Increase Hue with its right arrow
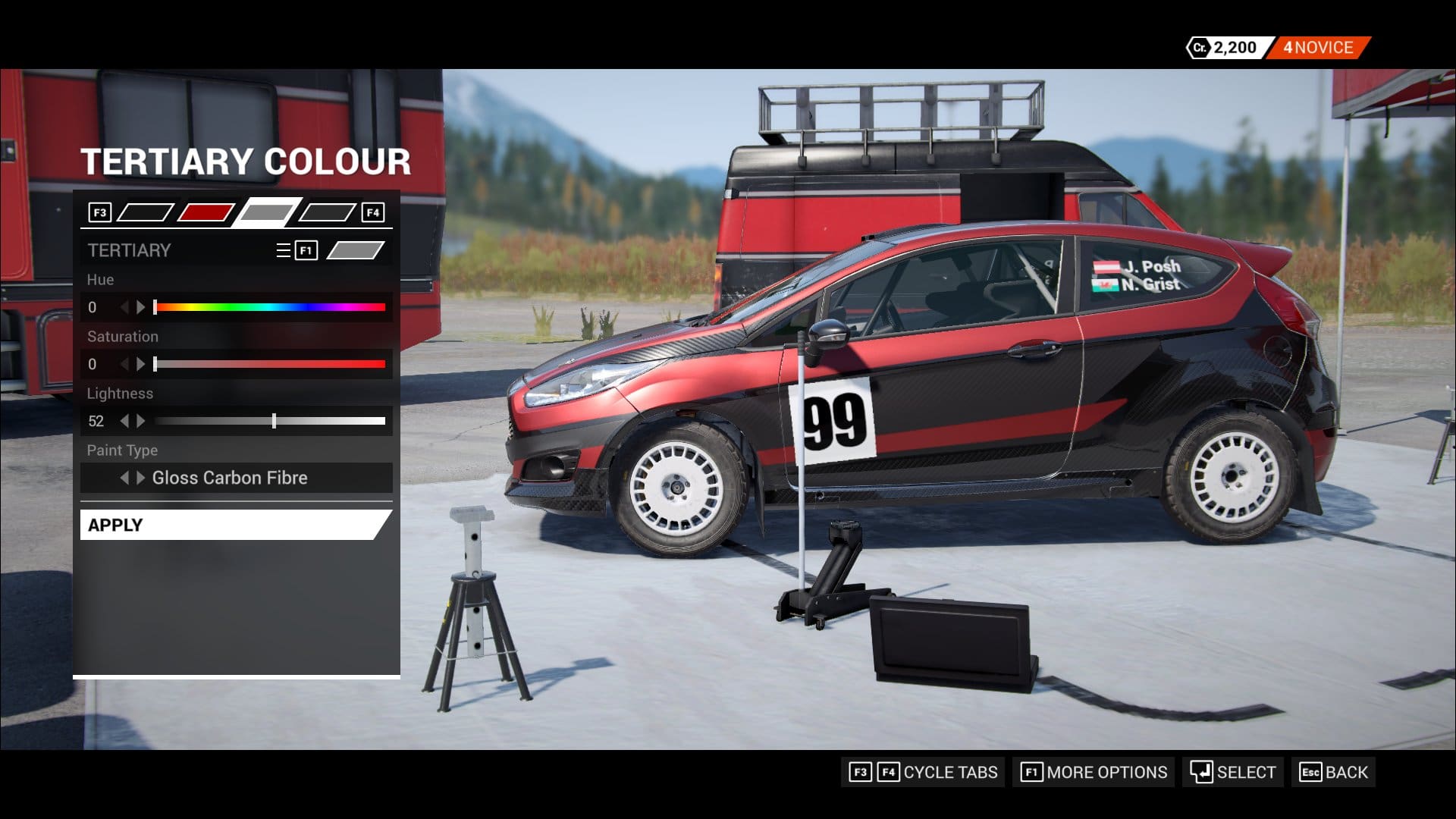This screenshot has width=1456, height=819. coord(140,307)
